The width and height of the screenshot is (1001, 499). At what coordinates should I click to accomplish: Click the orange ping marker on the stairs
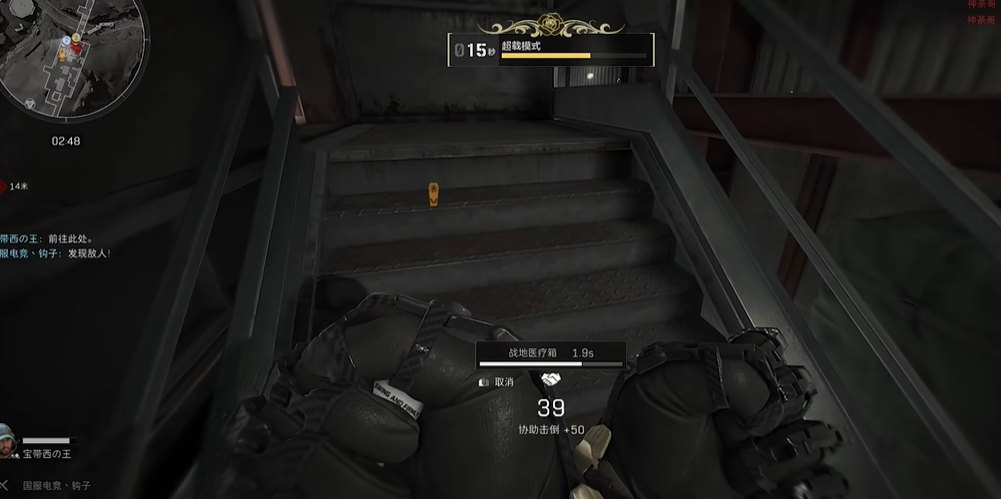pyautogui.click(x=433, y=194)
